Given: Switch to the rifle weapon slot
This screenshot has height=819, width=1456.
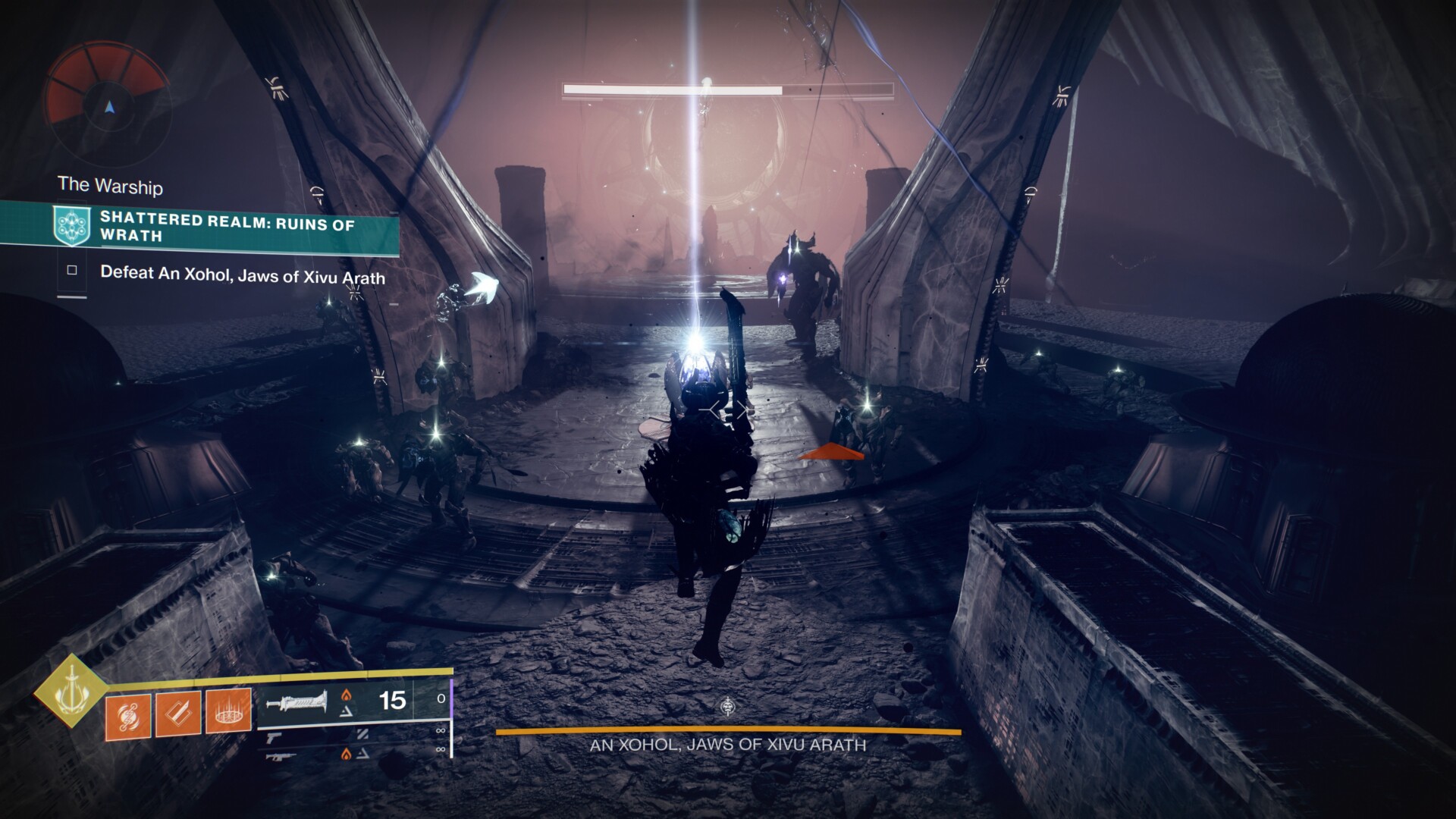Looking at the screenshot, I should pos(278,754).
